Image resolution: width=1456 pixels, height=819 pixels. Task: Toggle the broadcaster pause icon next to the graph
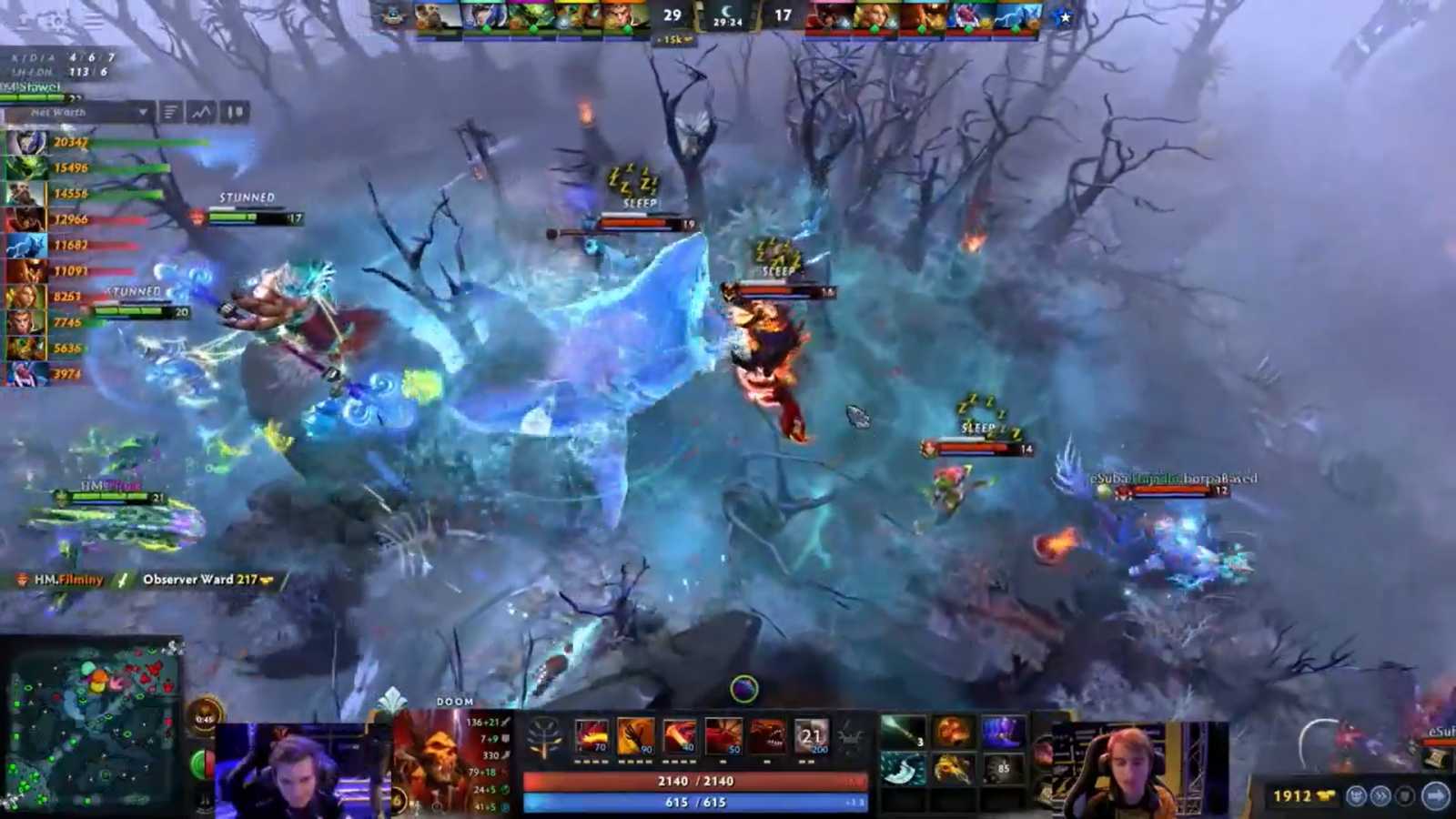(235, 111)
